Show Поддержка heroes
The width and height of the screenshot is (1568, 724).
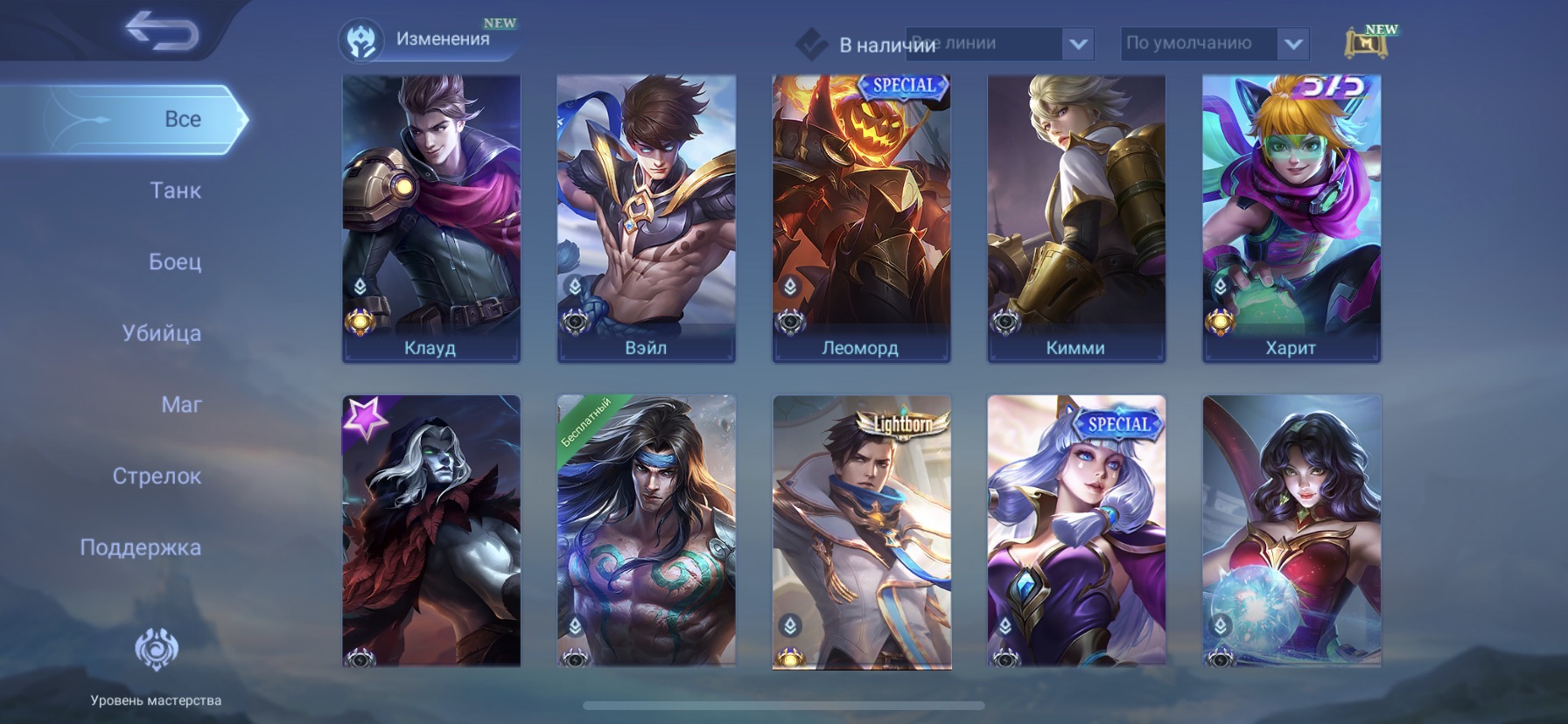click(x=141, y=547)
